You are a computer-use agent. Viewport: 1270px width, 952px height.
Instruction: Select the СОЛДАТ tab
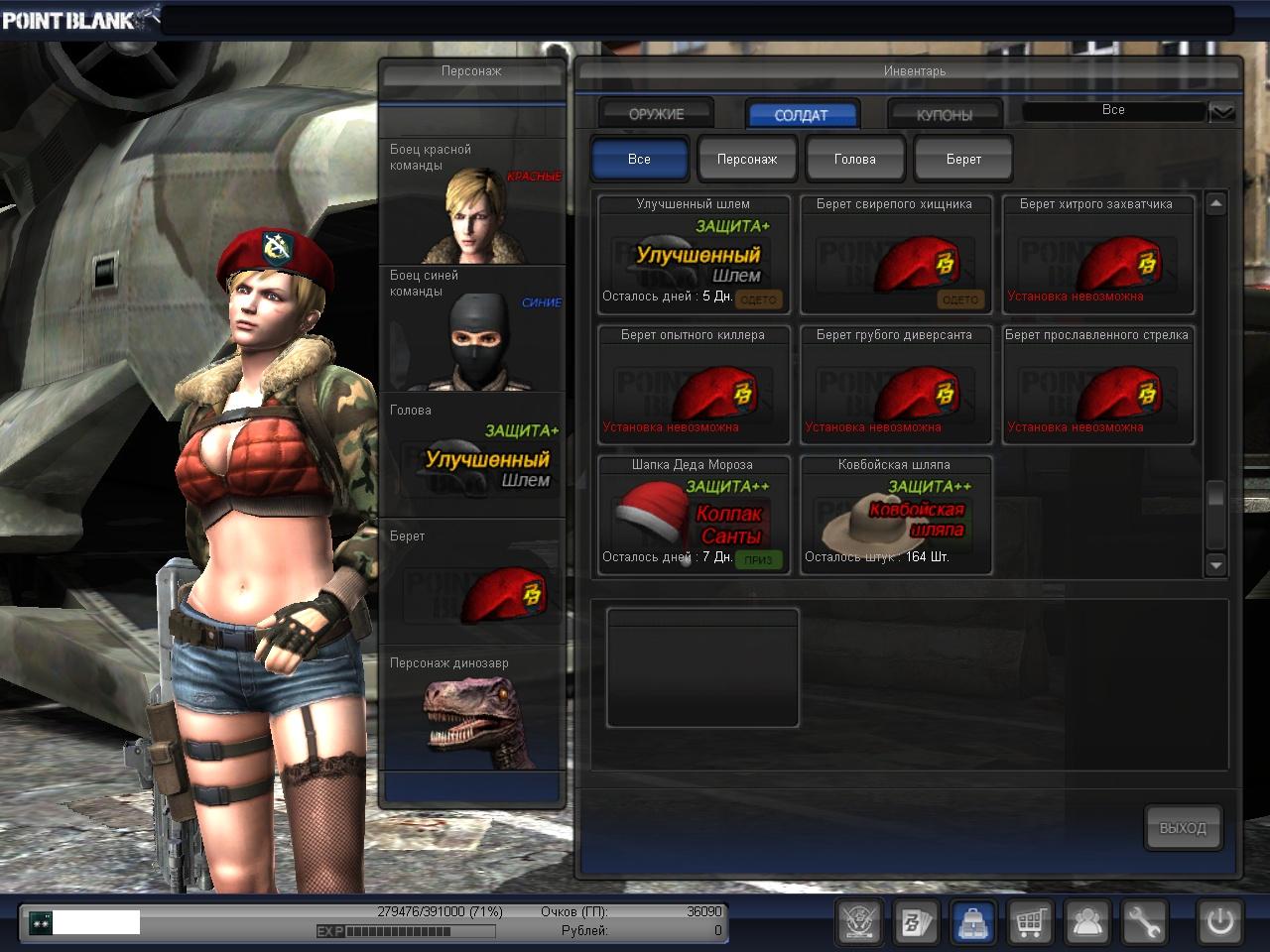pyautogui.click(x=801, y=114)
